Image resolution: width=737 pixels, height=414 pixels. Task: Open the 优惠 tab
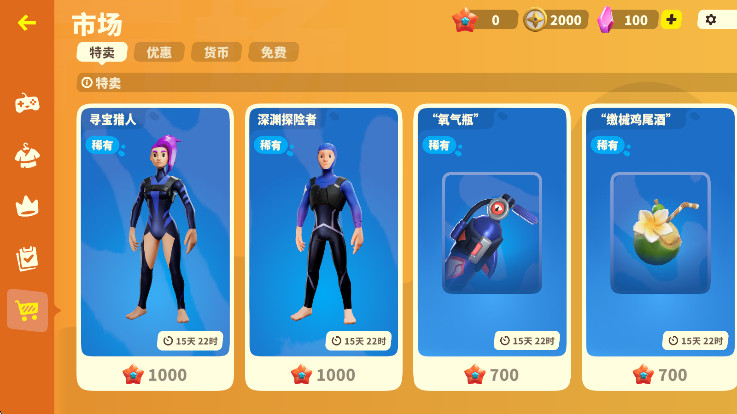point(159,52)
